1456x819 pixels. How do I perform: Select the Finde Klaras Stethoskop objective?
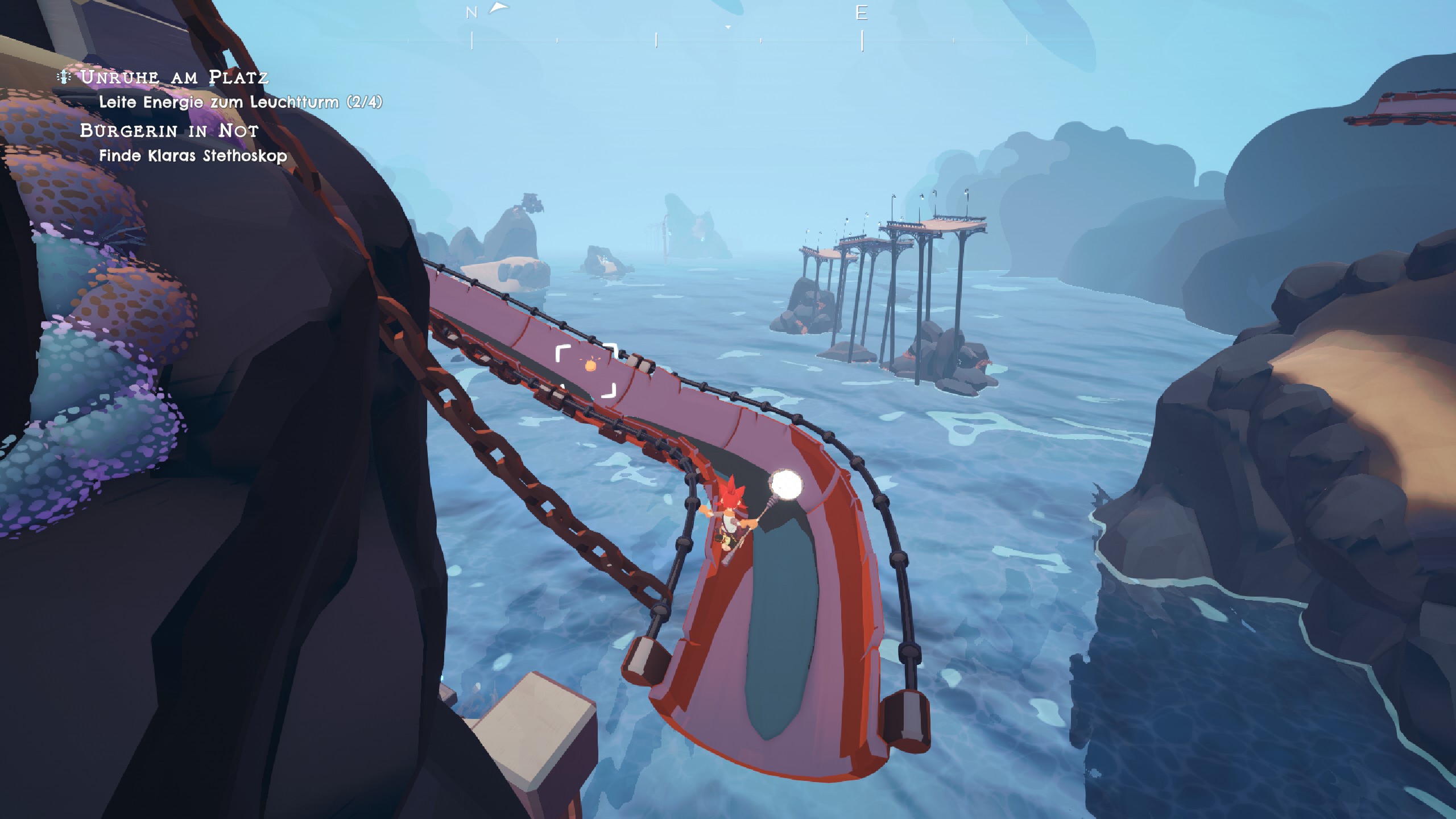click(x=193, y=156)
